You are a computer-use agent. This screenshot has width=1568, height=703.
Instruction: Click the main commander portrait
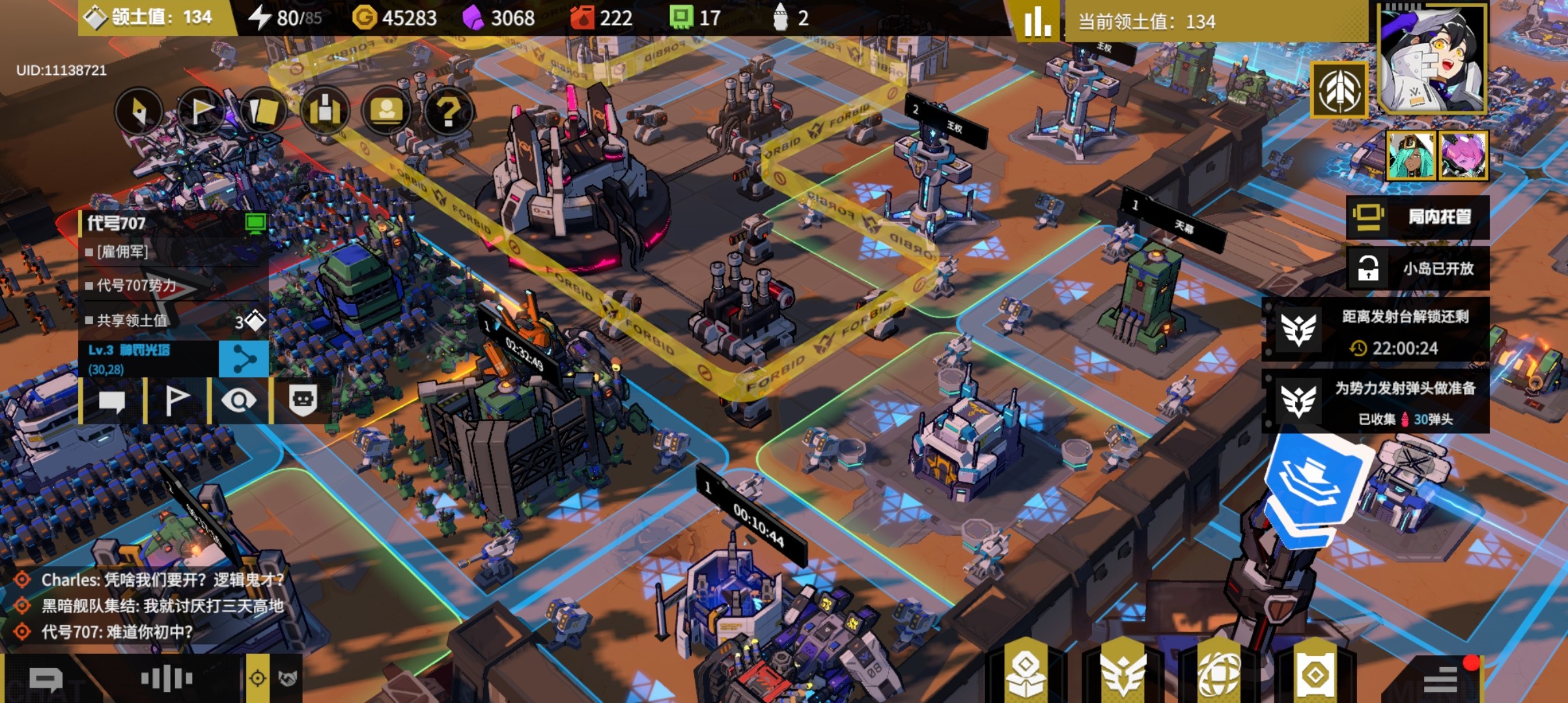coord(1432,60)
